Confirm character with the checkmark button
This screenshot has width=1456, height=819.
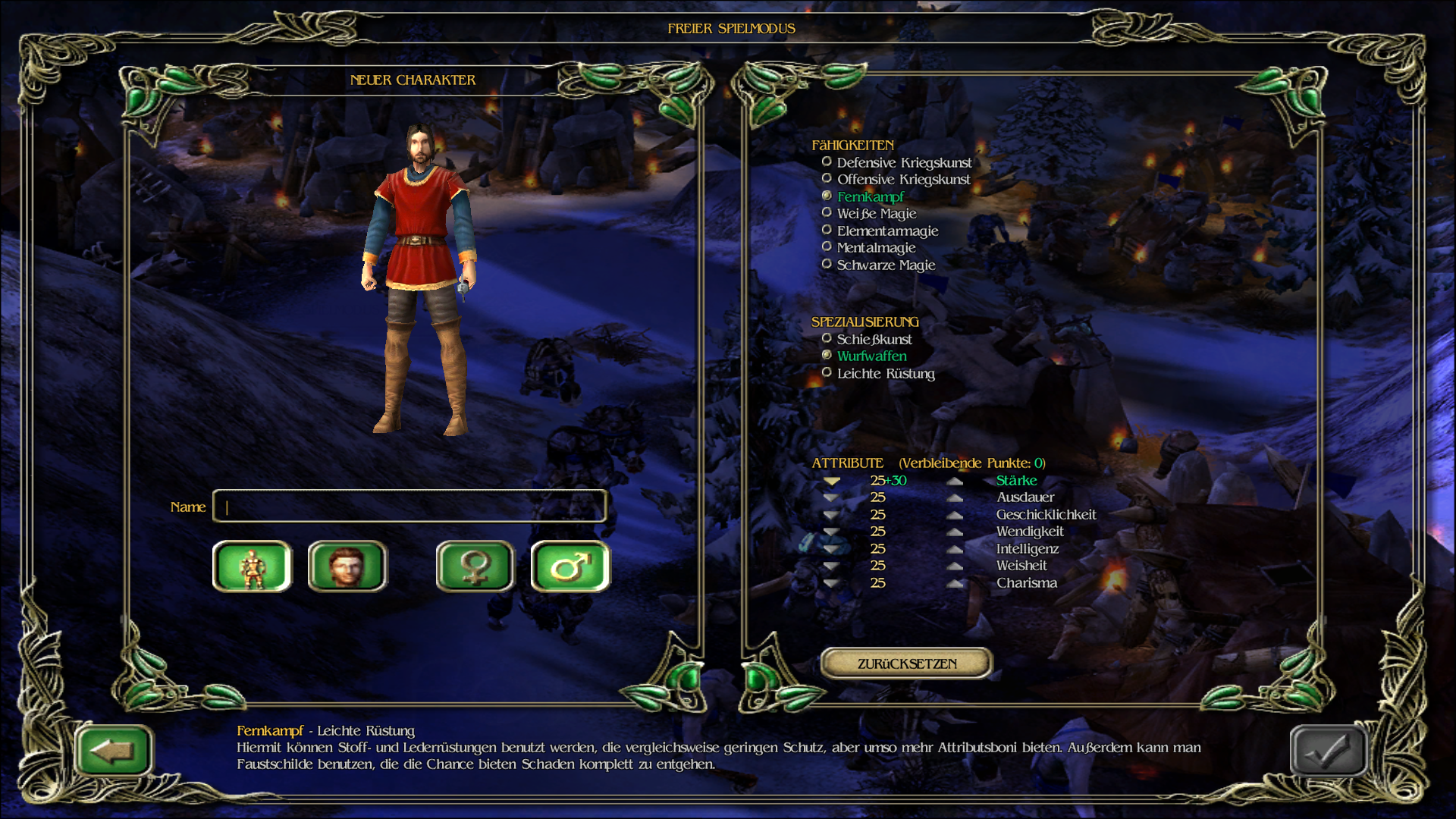tap(1328, 751)
